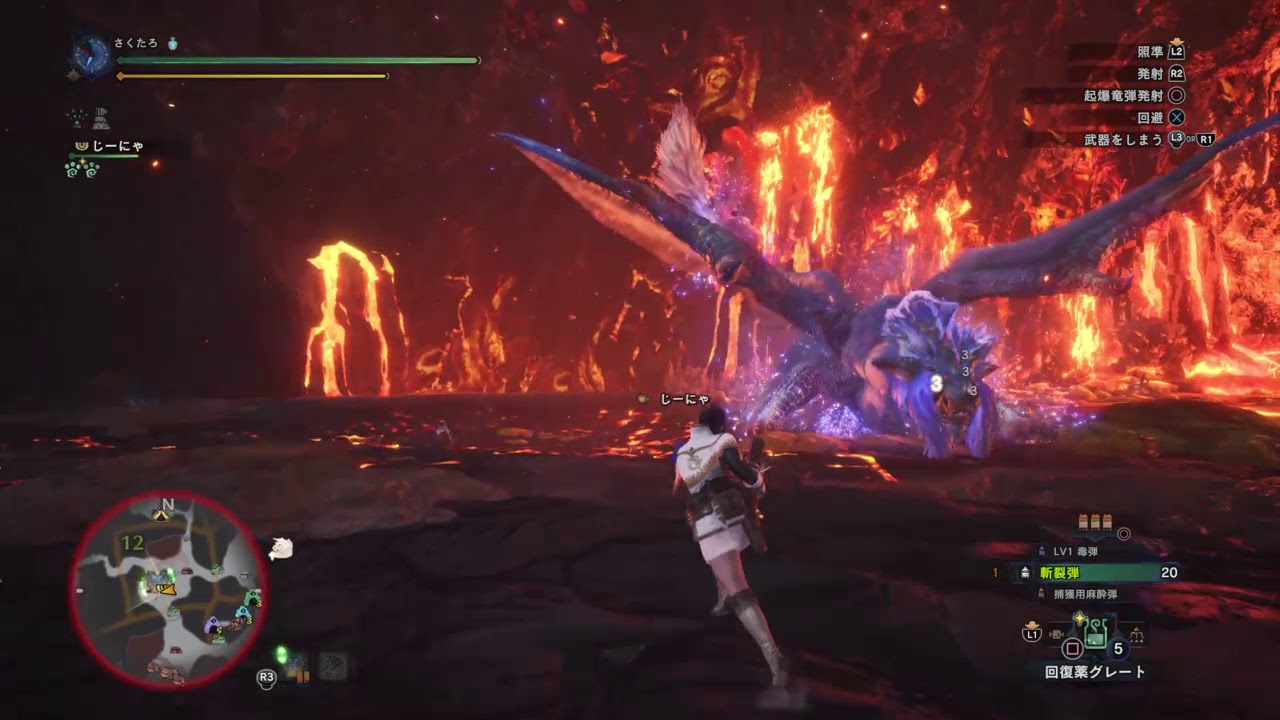Select 捕獲用麻酔弾 ammo entry
The width and height of the screenshot is (1280, 720).
pos(1083,595)
